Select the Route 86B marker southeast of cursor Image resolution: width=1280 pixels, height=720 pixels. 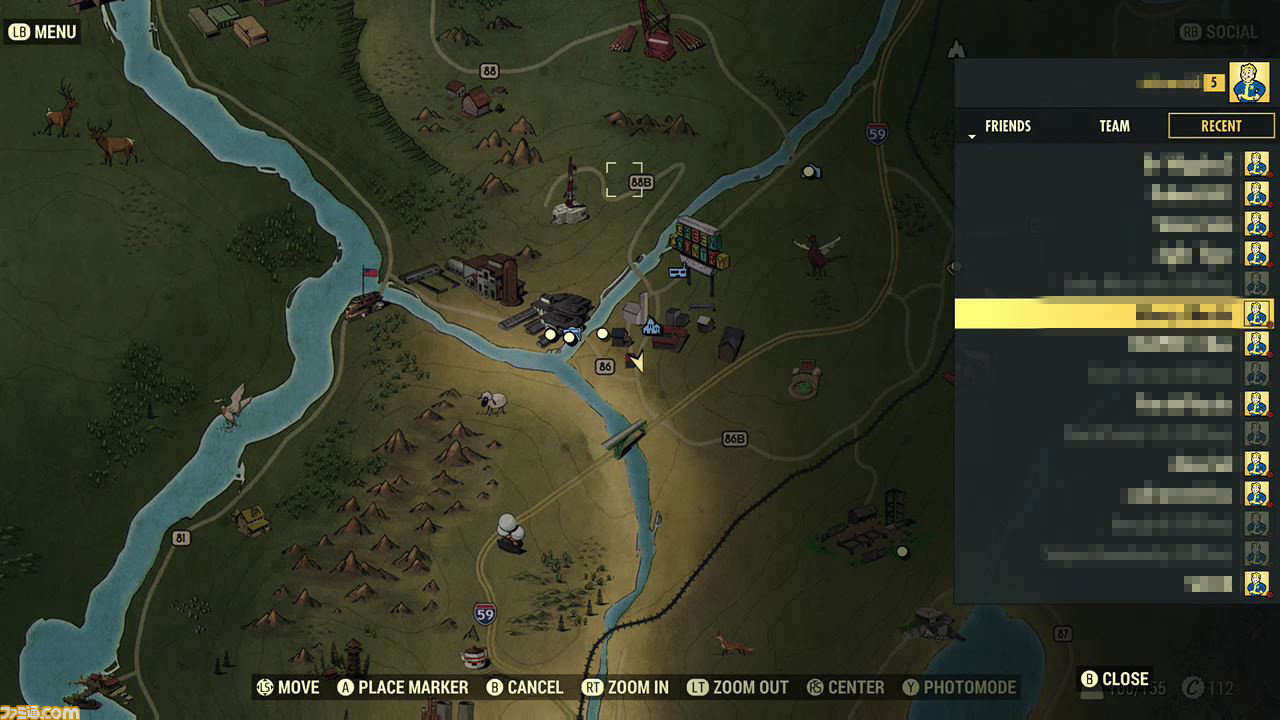tap(736, 437)
